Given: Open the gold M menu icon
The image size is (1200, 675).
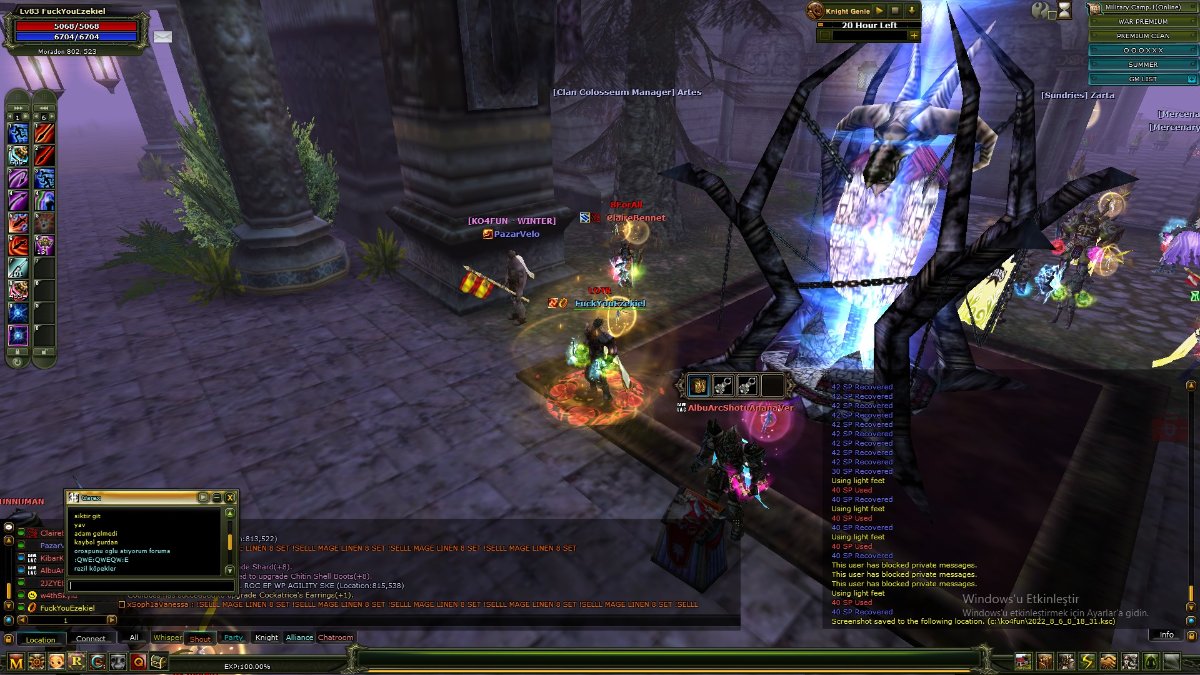Looking at the screenshot, I should pyautogui.click(x=16, y=661).
